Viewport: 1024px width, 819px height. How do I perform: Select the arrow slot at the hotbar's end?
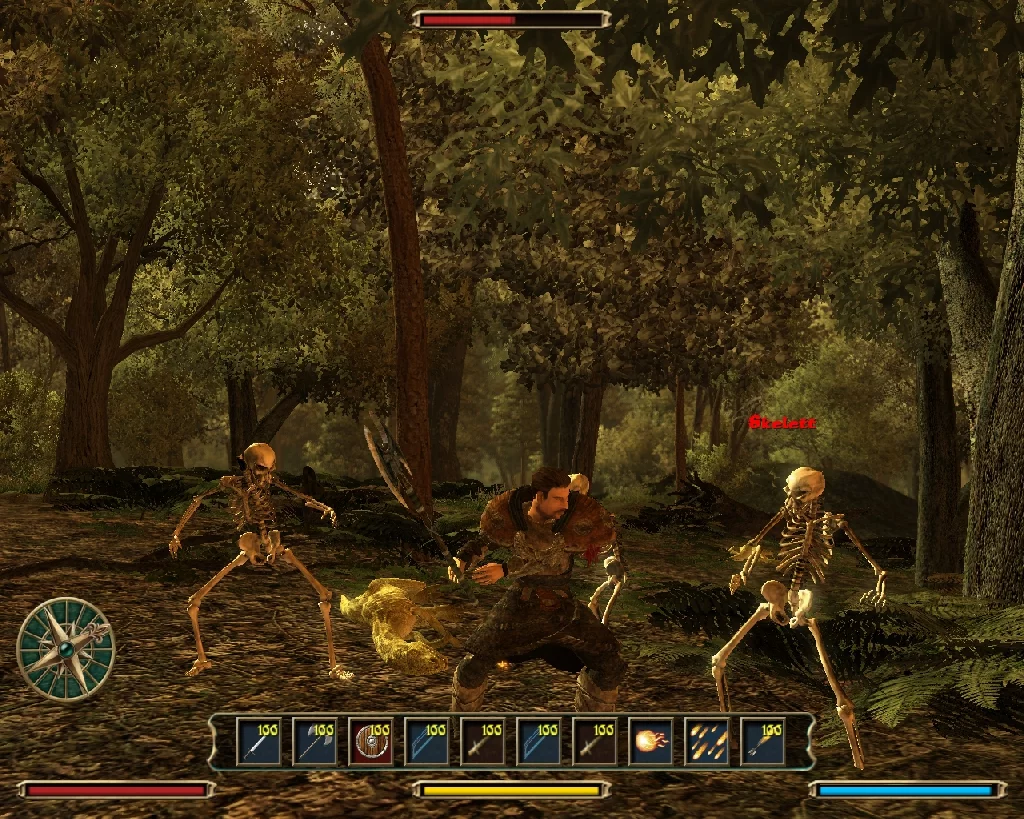pos(762,742)
